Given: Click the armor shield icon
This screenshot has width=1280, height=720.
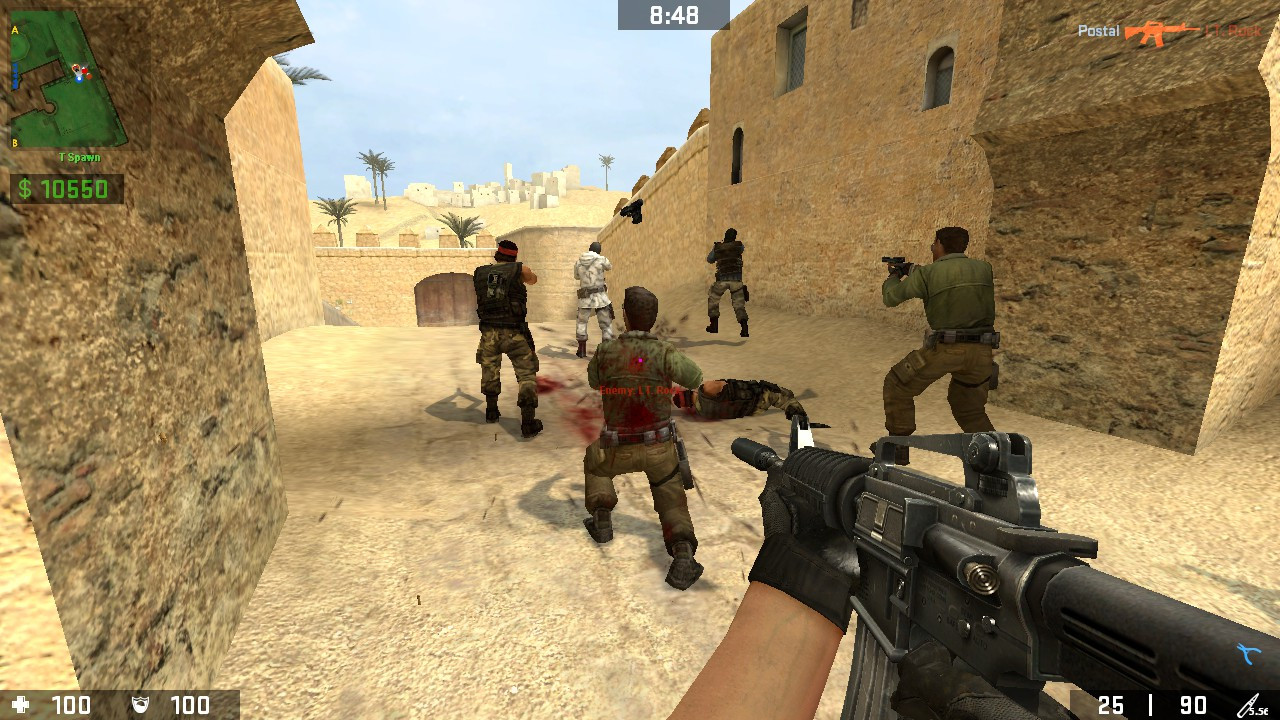Looking at the screenshot, I should (140, 703).
